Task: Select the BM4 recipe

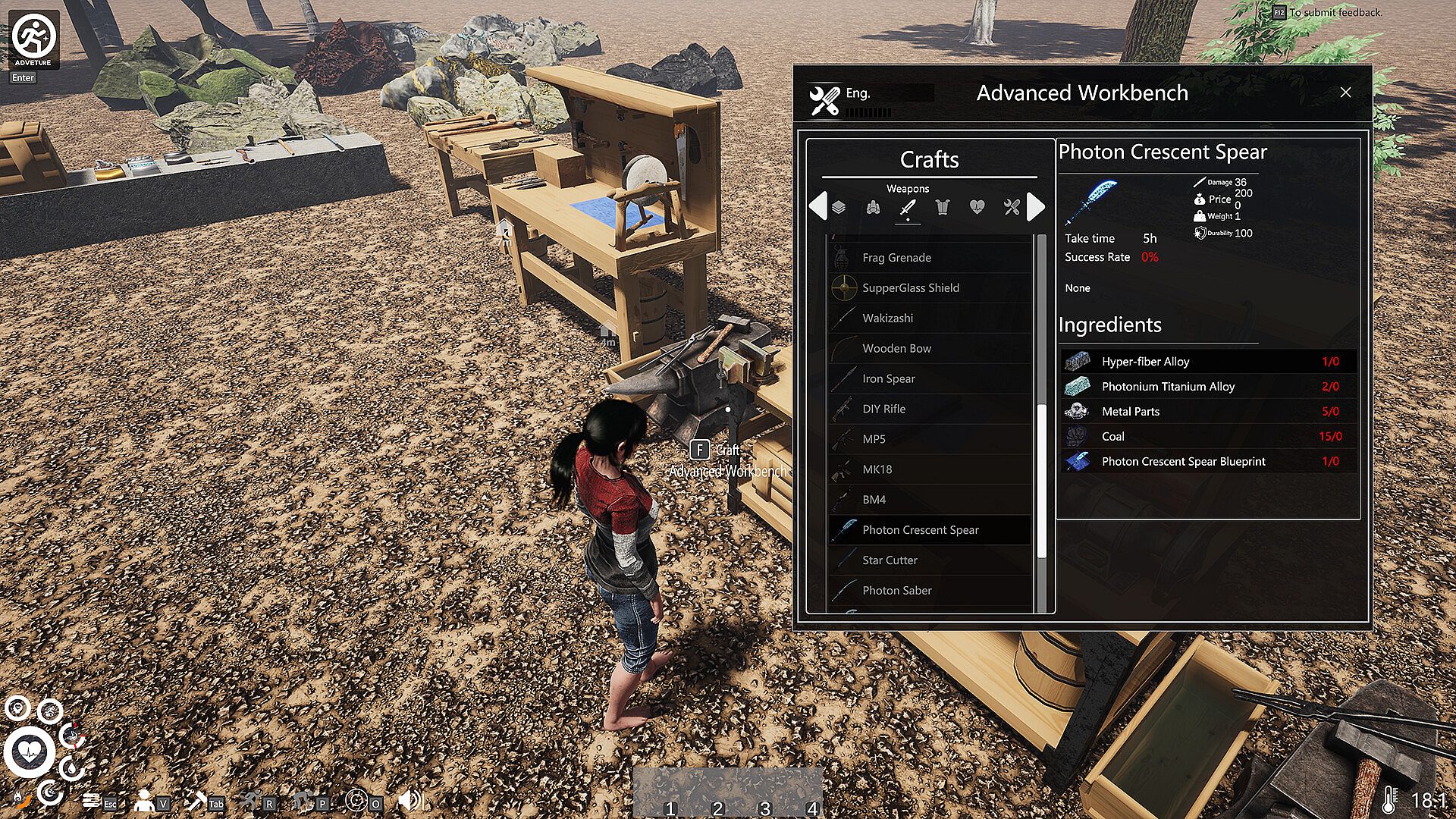Action: (874, 500)
